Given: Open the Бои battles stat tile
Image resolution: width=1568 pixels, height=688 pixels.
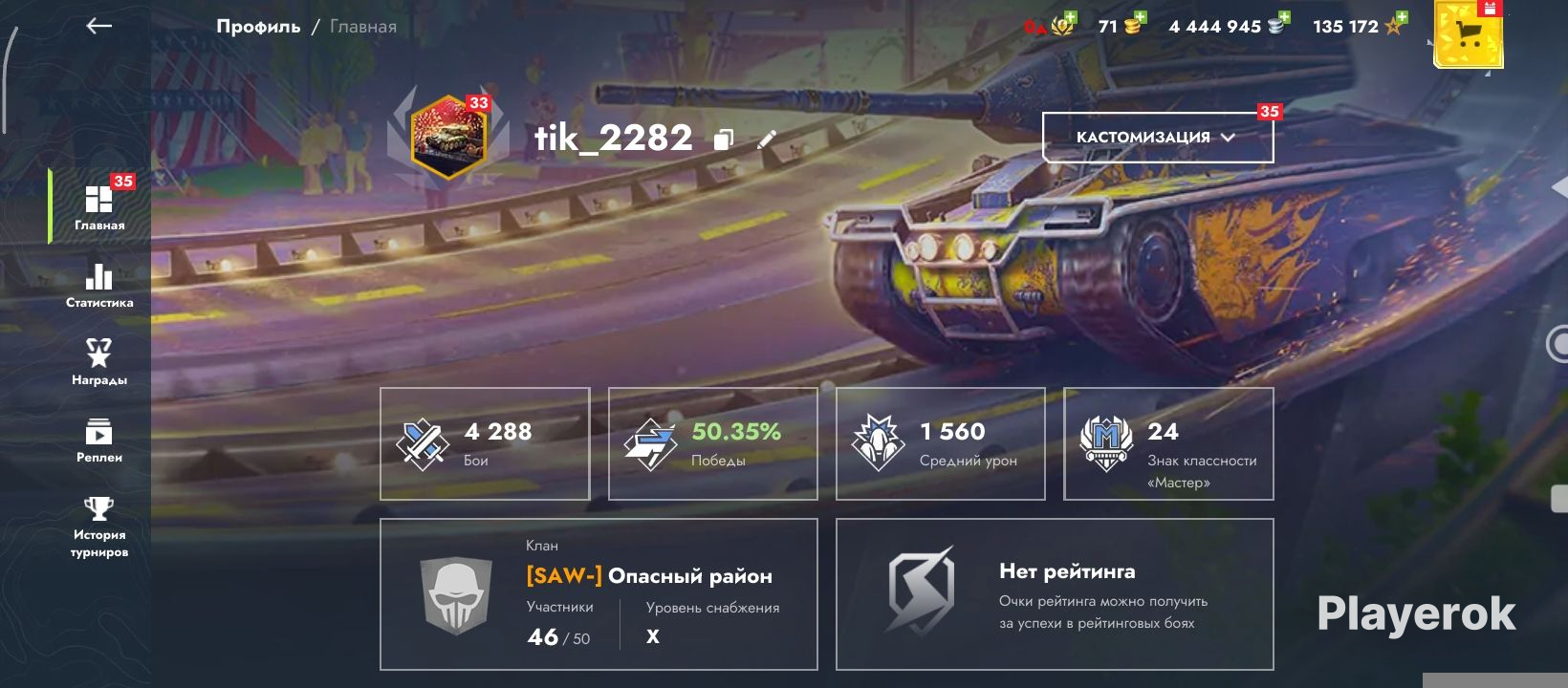Looking at the screenshot, I should [x=485, y=443].
